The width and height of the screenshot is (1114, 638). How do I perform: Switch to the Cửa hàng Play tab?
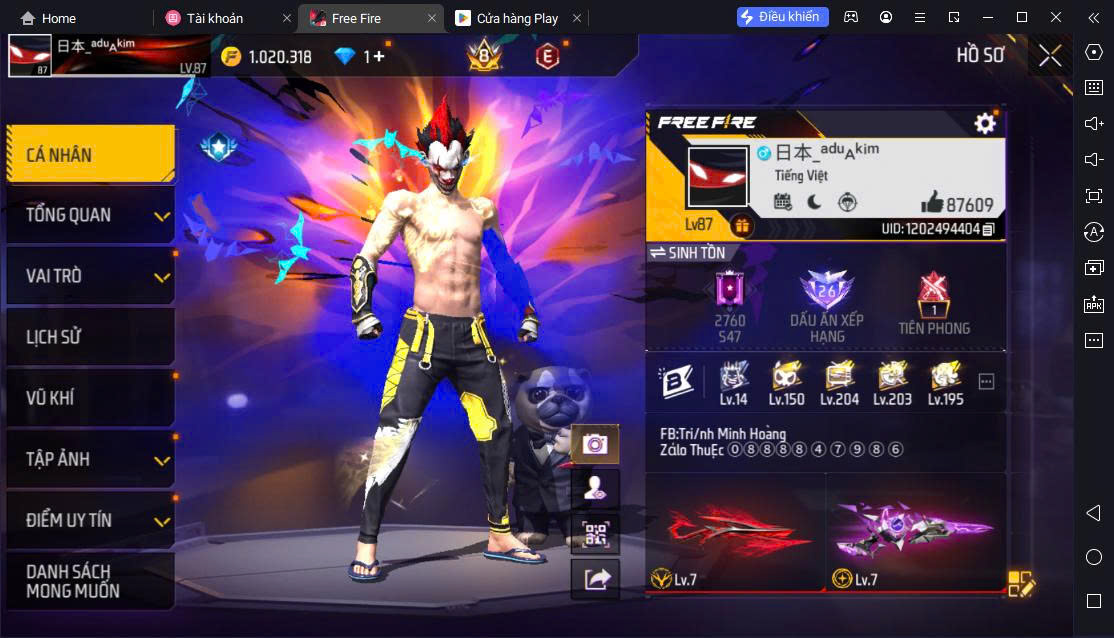coord(517,18)
